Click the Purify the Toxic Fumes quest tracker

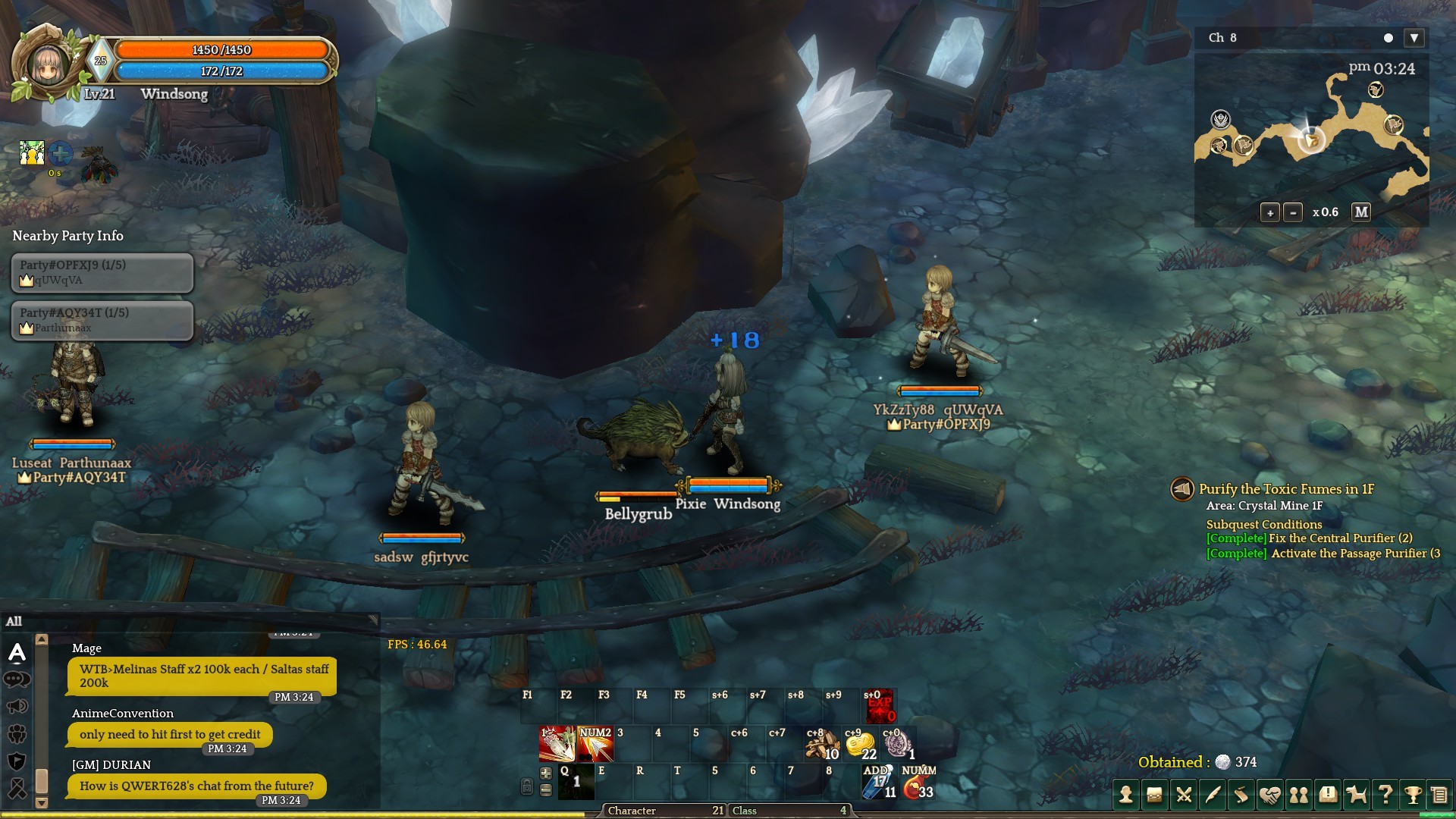pos(1286,489)
